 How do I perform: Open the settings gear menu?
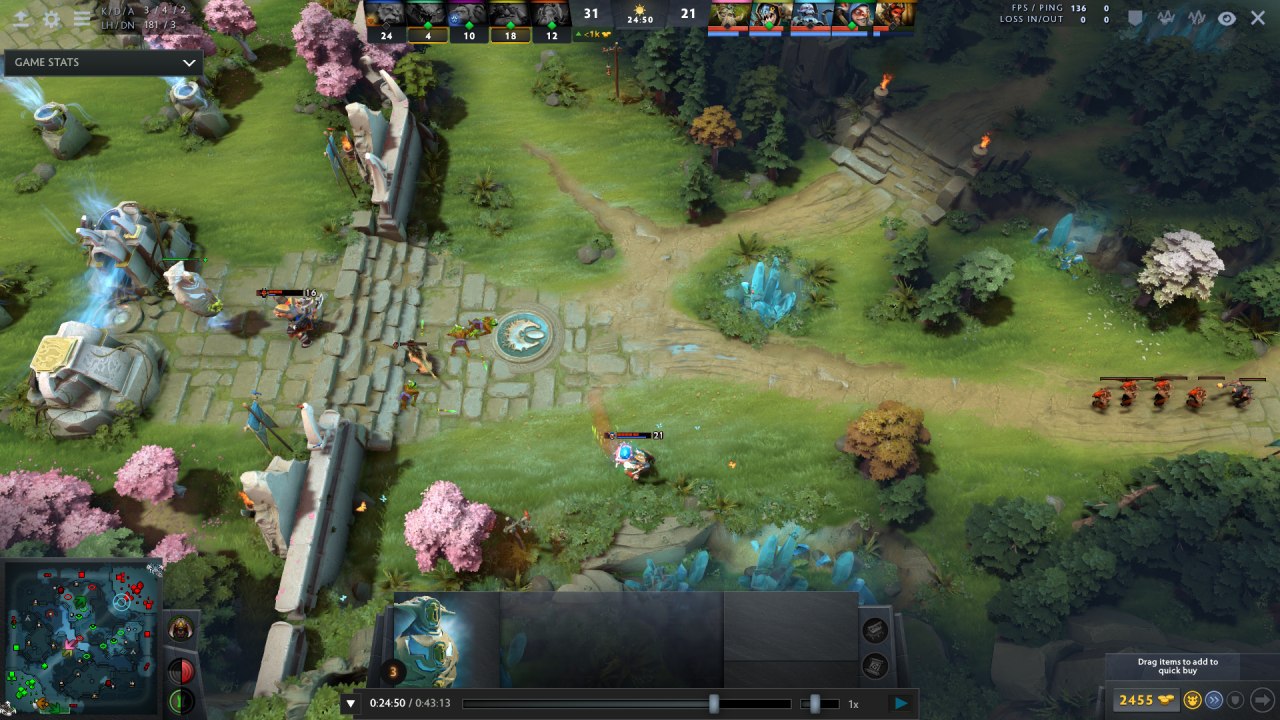point(52,19)
